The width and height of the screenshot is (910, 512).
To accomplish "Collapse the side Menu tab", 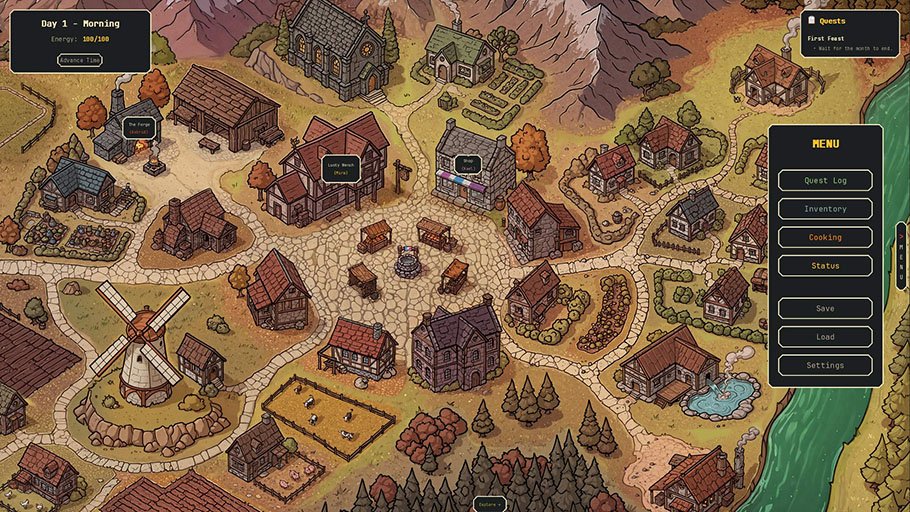I will click(901, 255).
